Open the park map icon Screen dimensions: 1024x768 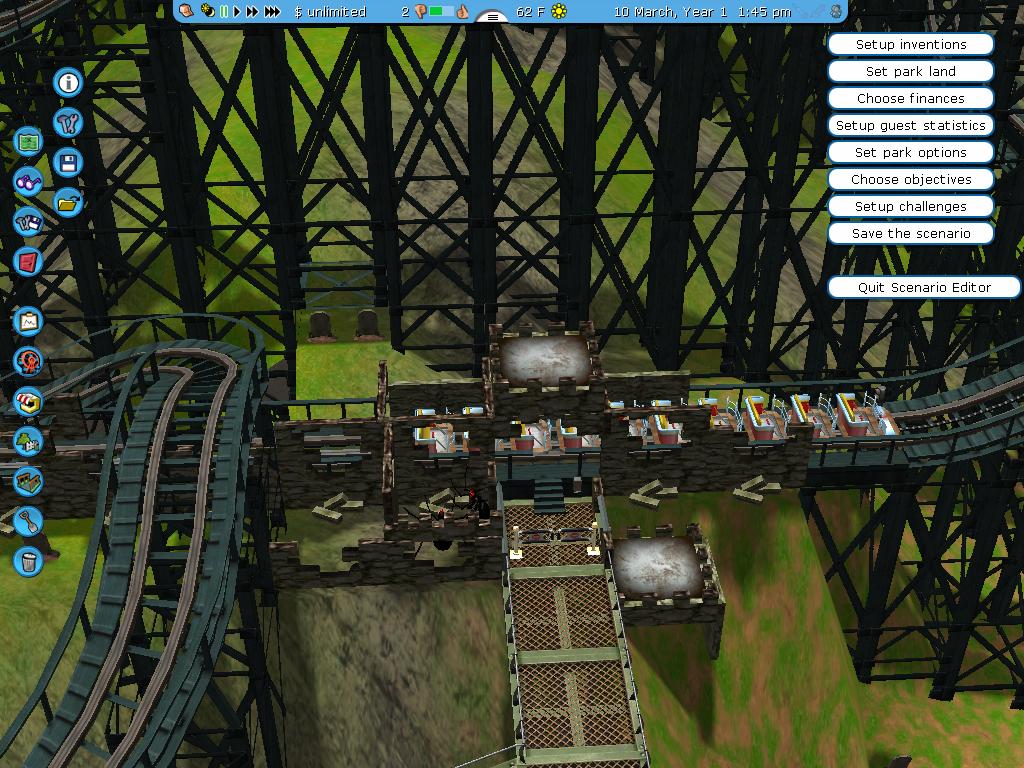coord(28,142)
